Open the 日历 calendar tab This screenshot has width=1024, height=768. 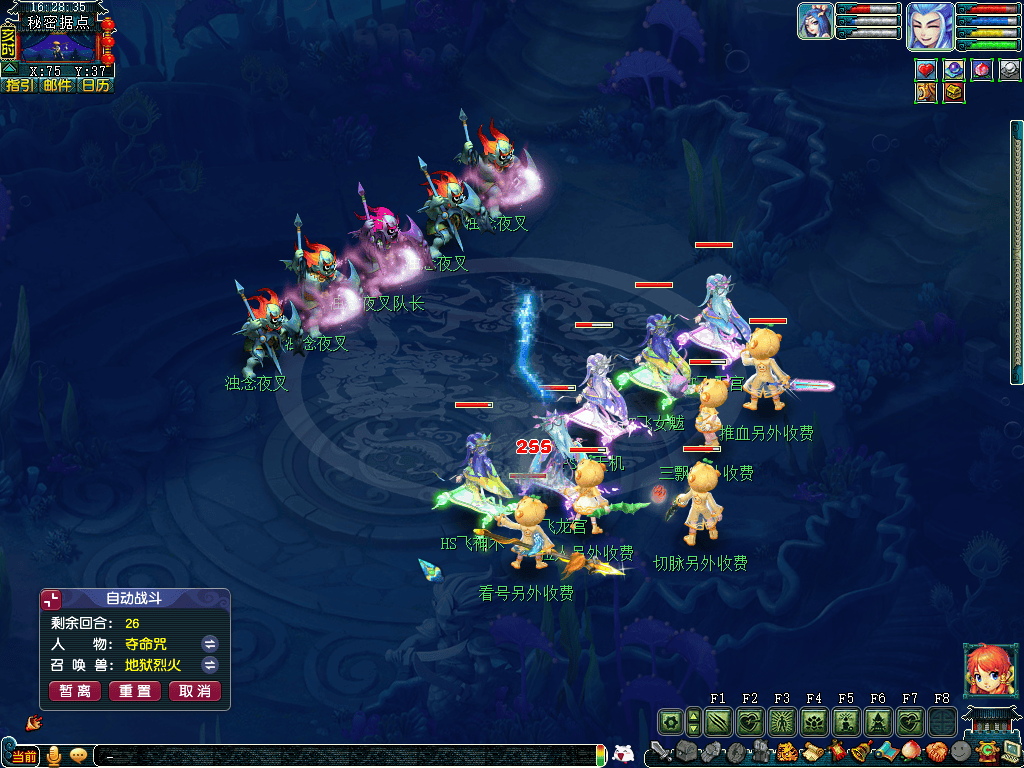tap(95, 86)
